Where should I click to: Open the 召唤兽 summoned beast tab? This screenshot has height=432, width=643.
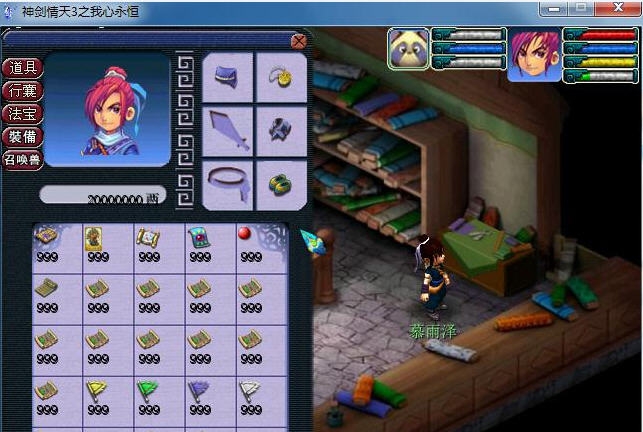[x=22, y=160]
